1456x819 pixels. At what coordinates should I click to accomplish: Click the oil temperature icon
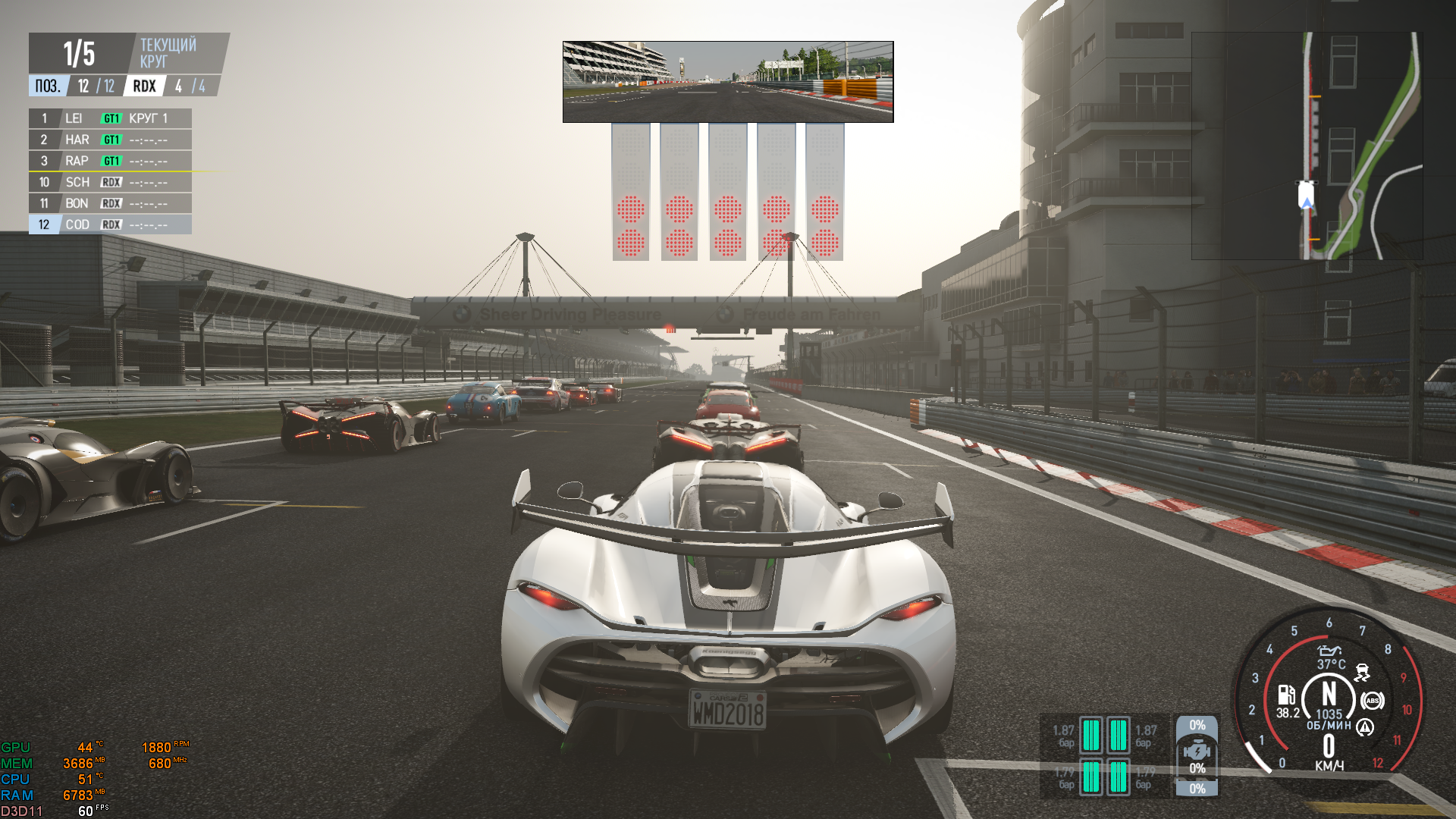point(1329,651)
